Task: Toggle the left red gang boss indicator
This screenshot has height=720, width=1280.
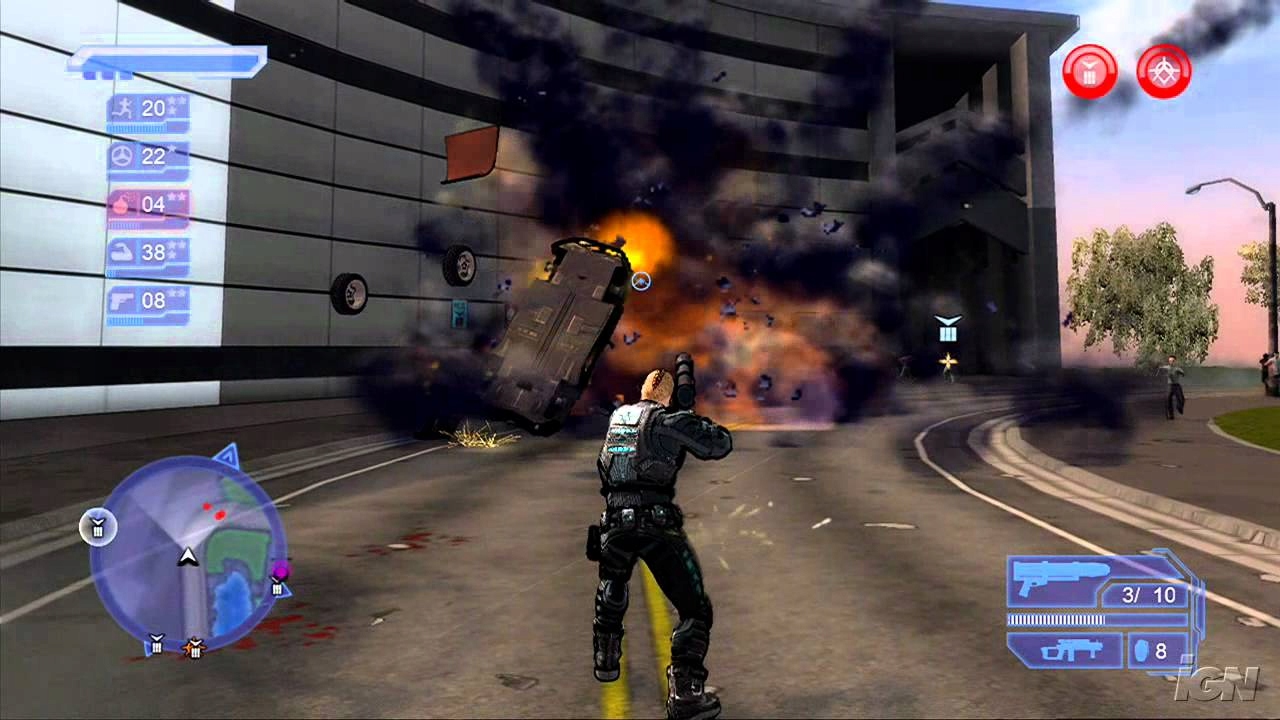Action: 1088,70
